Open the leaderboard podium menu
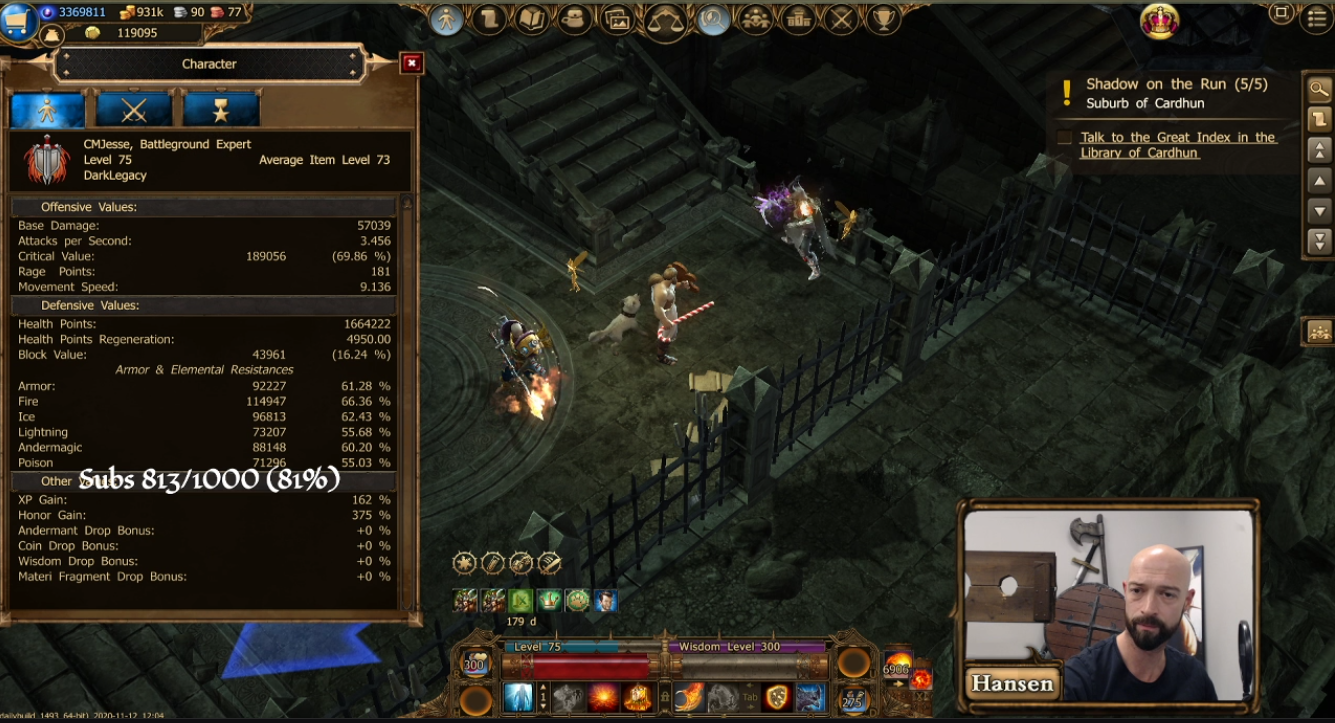The image size is (1335, 723). [x=798, y=19]
